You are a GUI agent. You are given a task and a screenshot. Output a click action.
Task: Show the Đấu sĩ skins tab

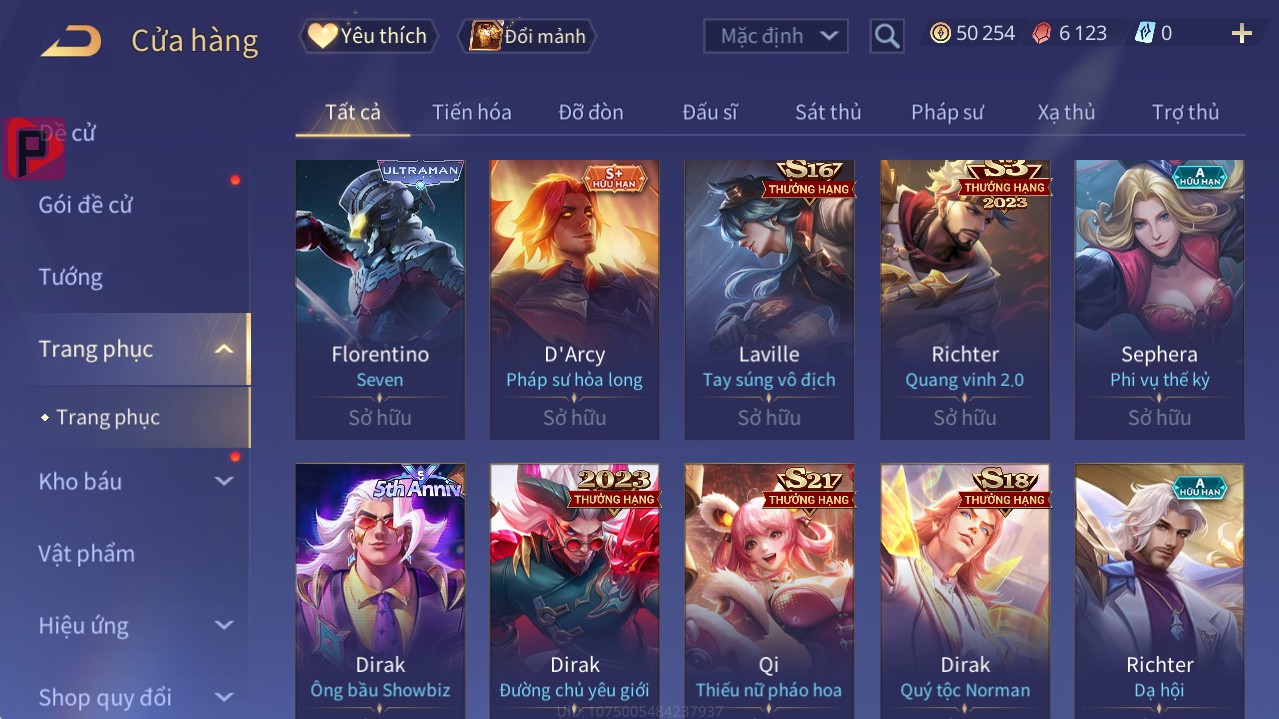709,112
